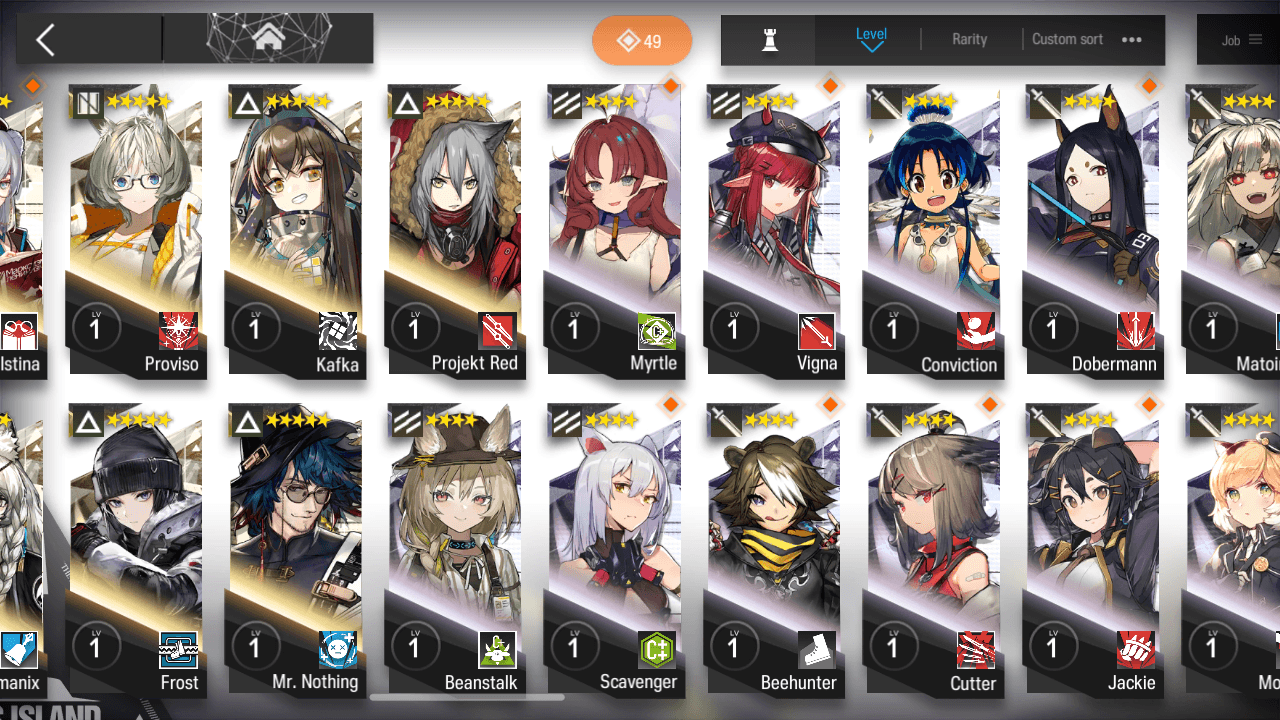
Task: Go back using the arrow button
Action: tap(45, 40)
